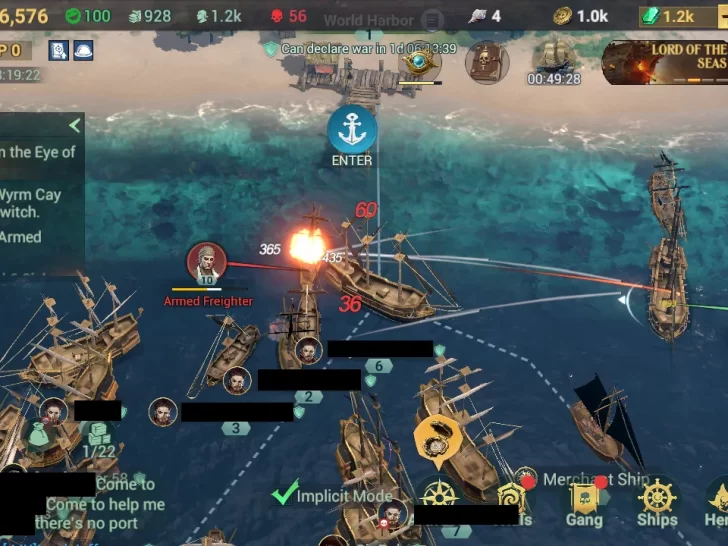Open the Ships menu
The width and height of the screenshot is (728, 546).
click(656, 502)
